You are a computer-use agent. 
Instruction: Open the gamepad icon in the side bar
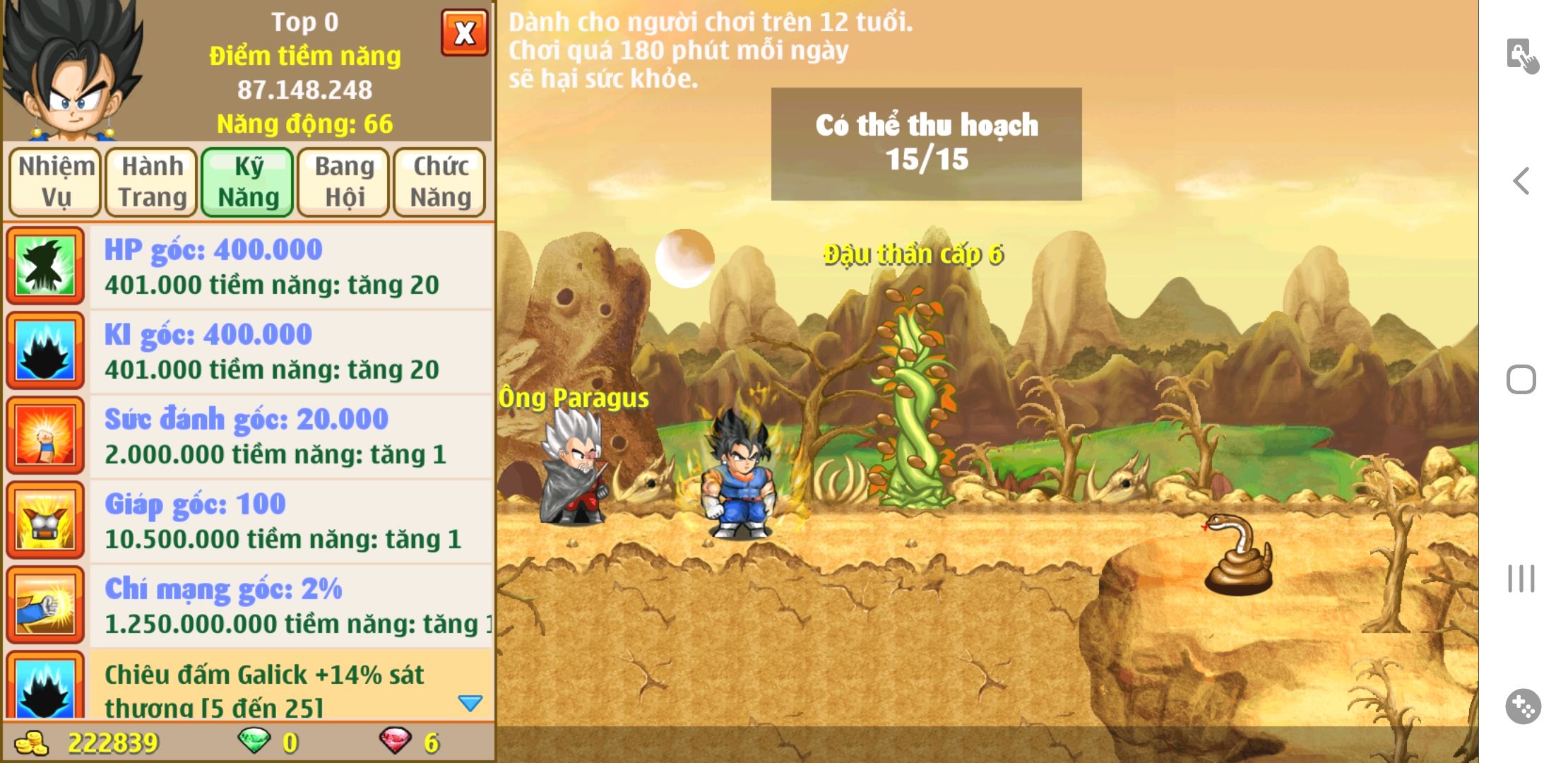(1523, 706)
